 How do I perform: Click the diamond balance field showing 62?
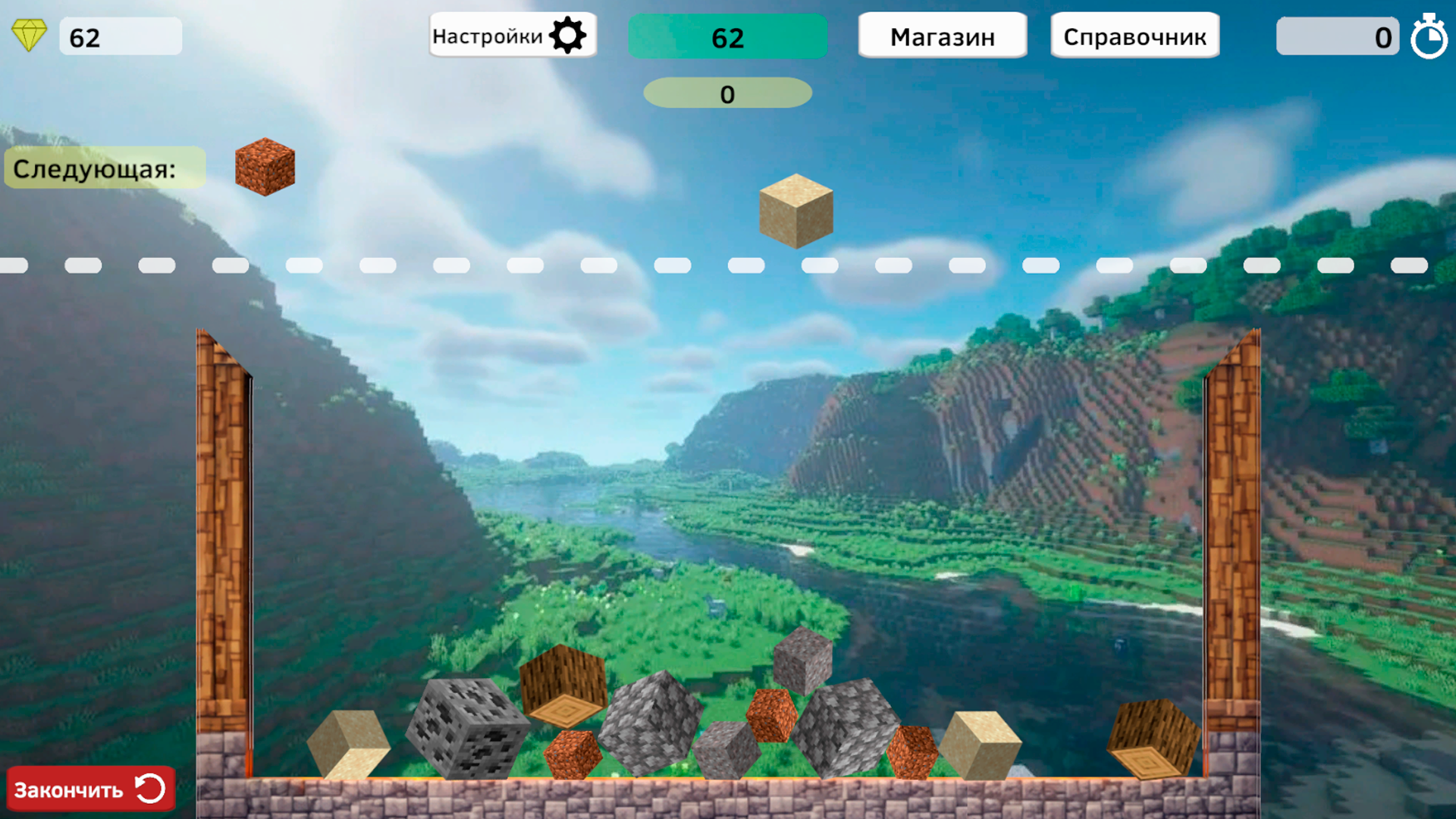coord(120,36)
